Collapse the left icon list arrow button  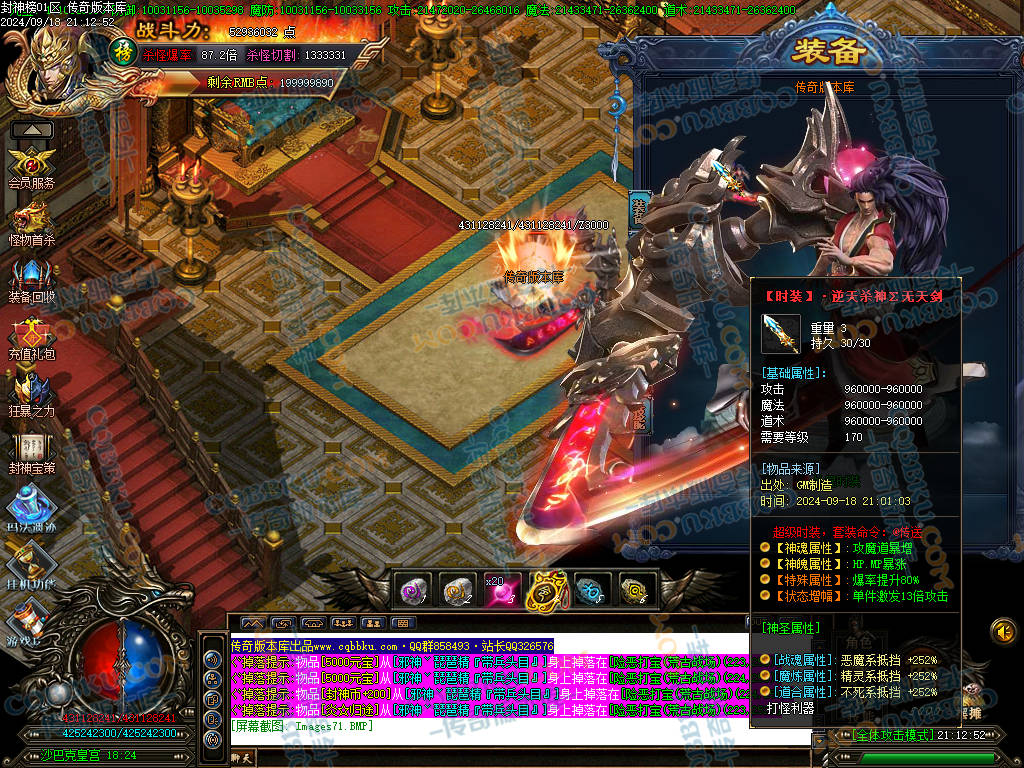coord(32,130)
